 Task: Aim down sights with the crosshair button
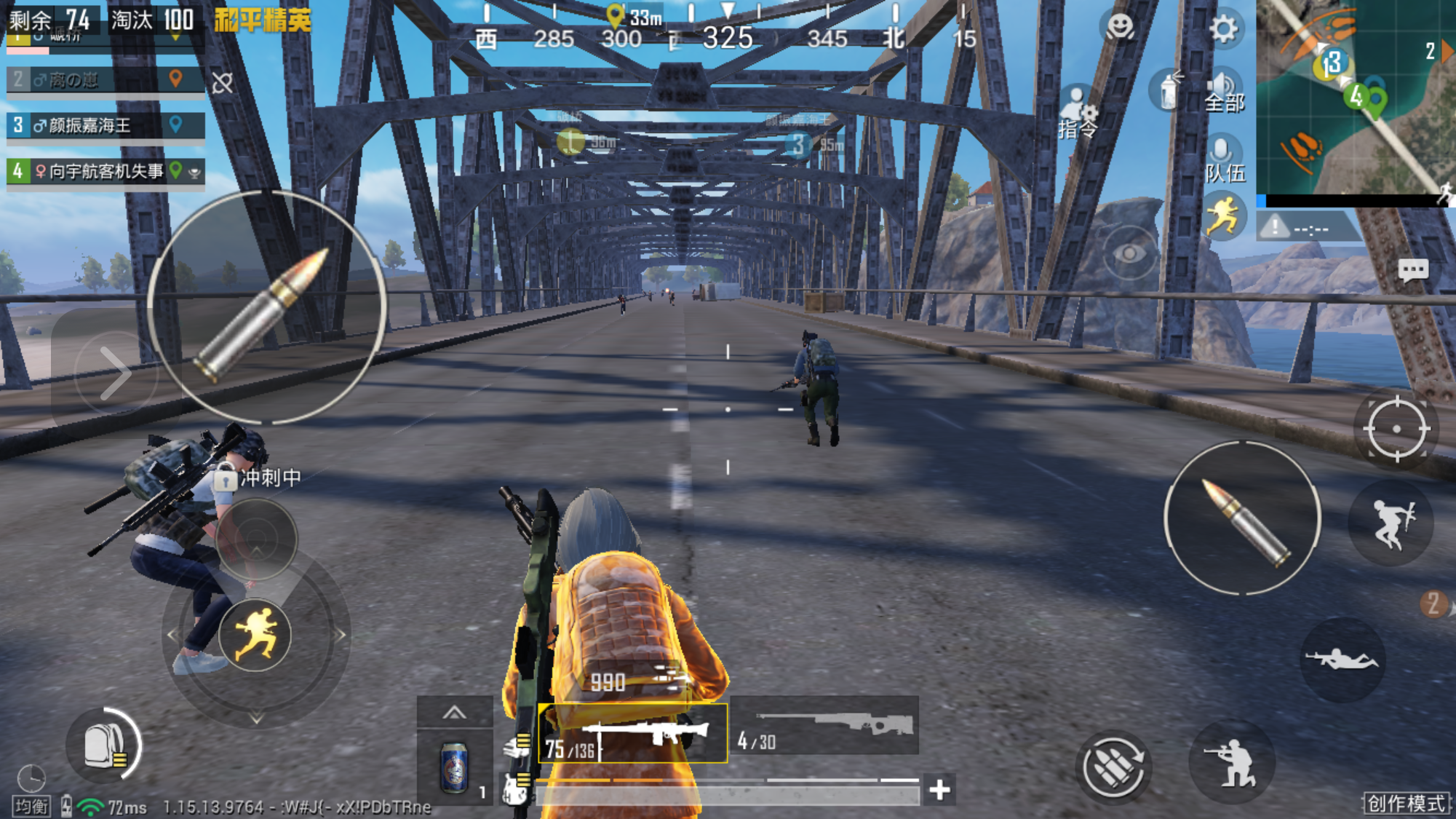1396,429
